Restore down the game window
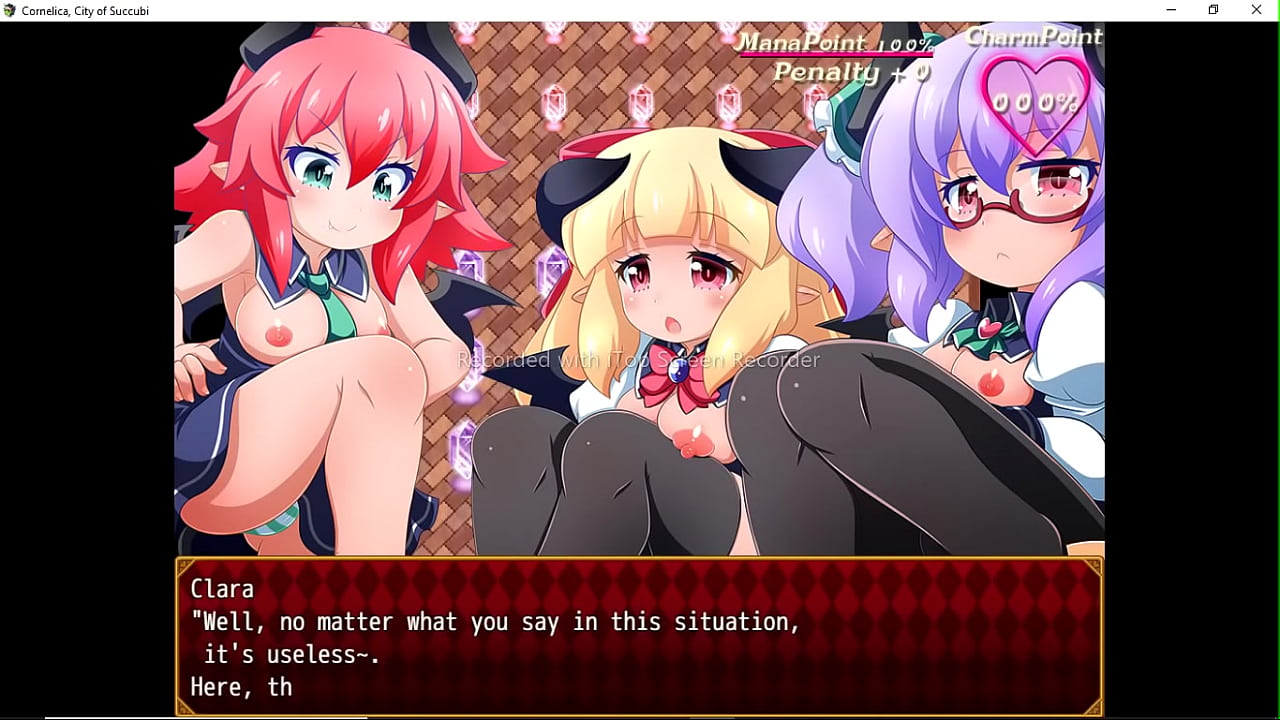Screen dimensions: 1280x720 pos(1213,10)
